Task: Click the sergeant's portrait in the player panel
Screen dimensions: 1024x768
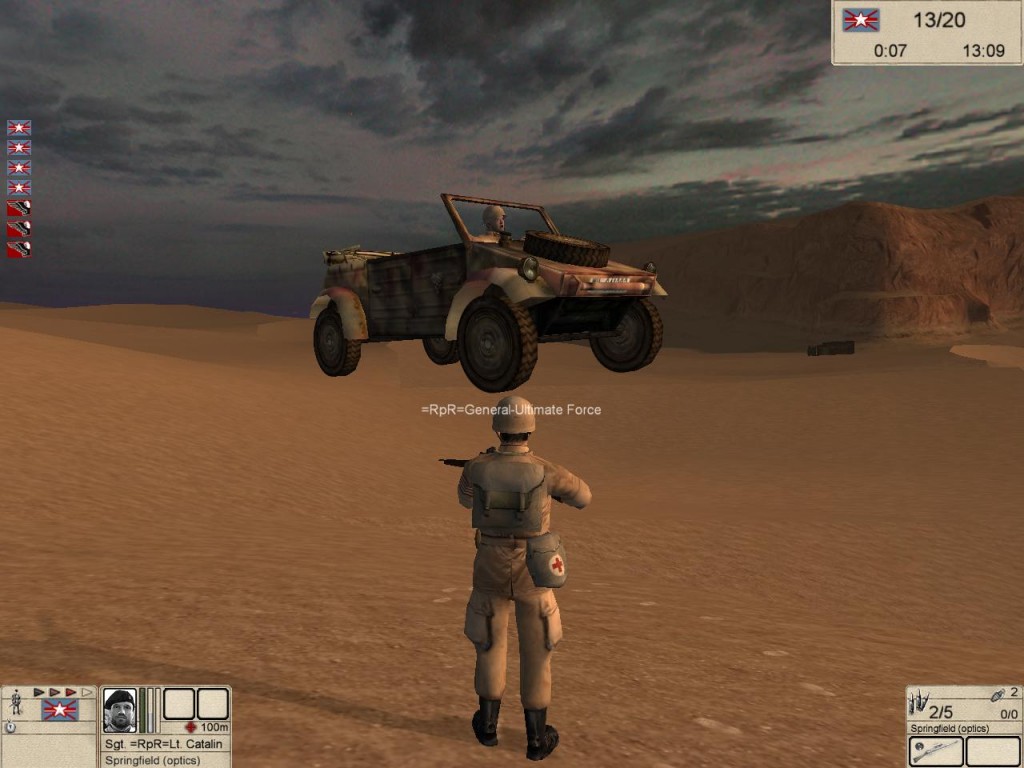Action: [x=119, y=709]
